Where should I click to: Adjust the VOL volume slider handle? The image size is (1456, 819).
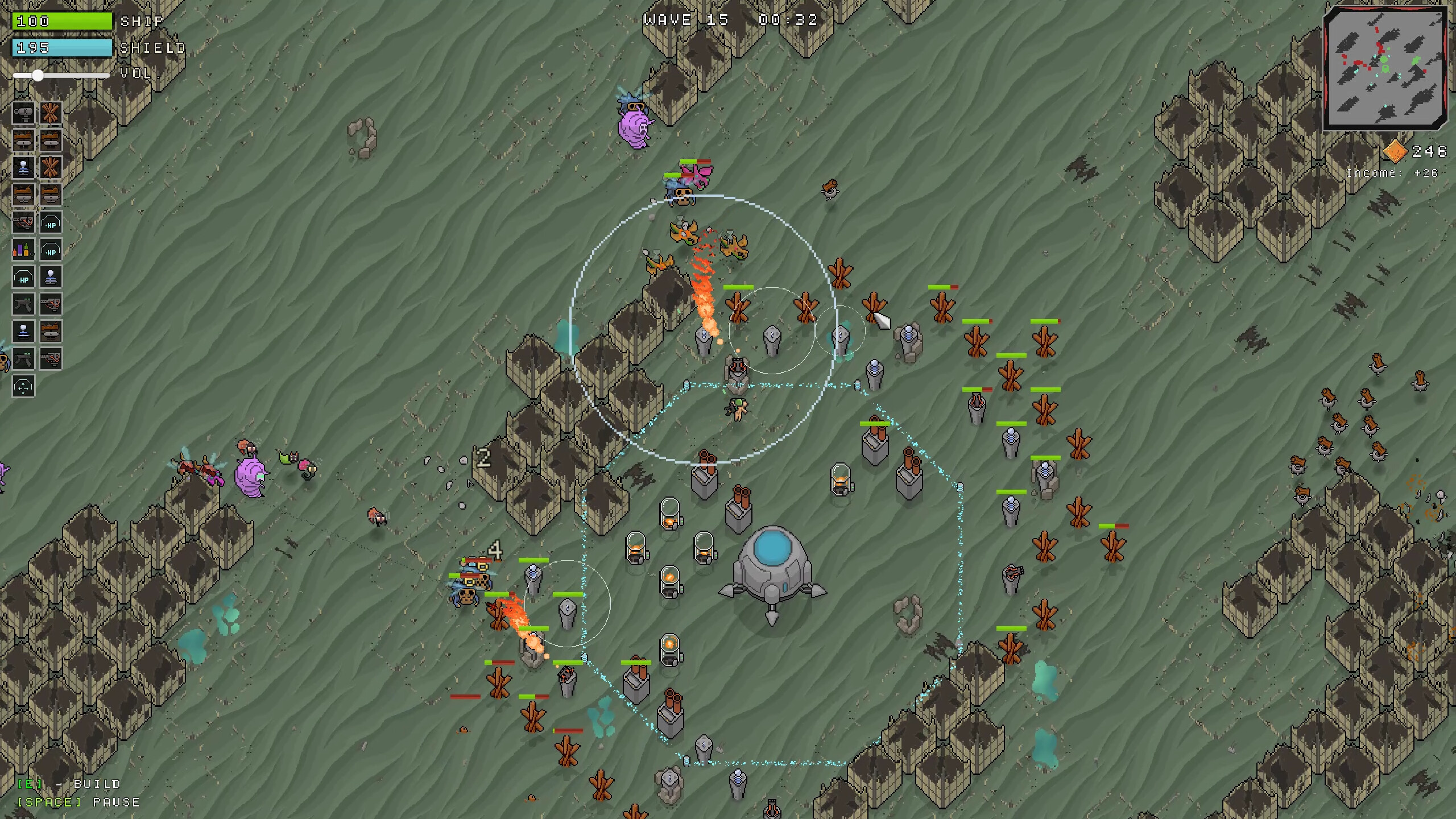click(39, 75)
